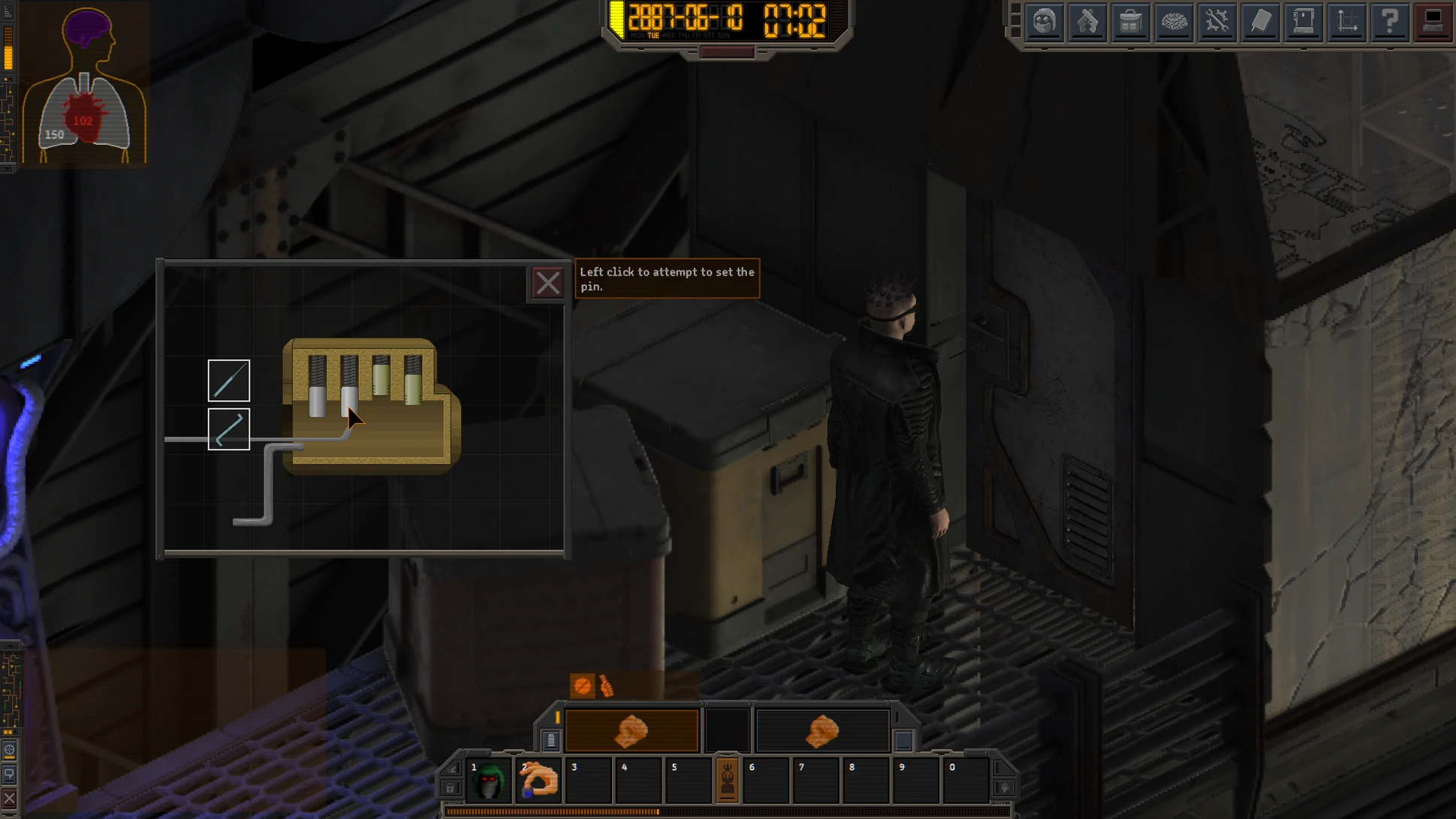The height and width of the screenshot is (819, 1456).
Task: Click the figure icon in hotbar center
Action: [727, 781]
